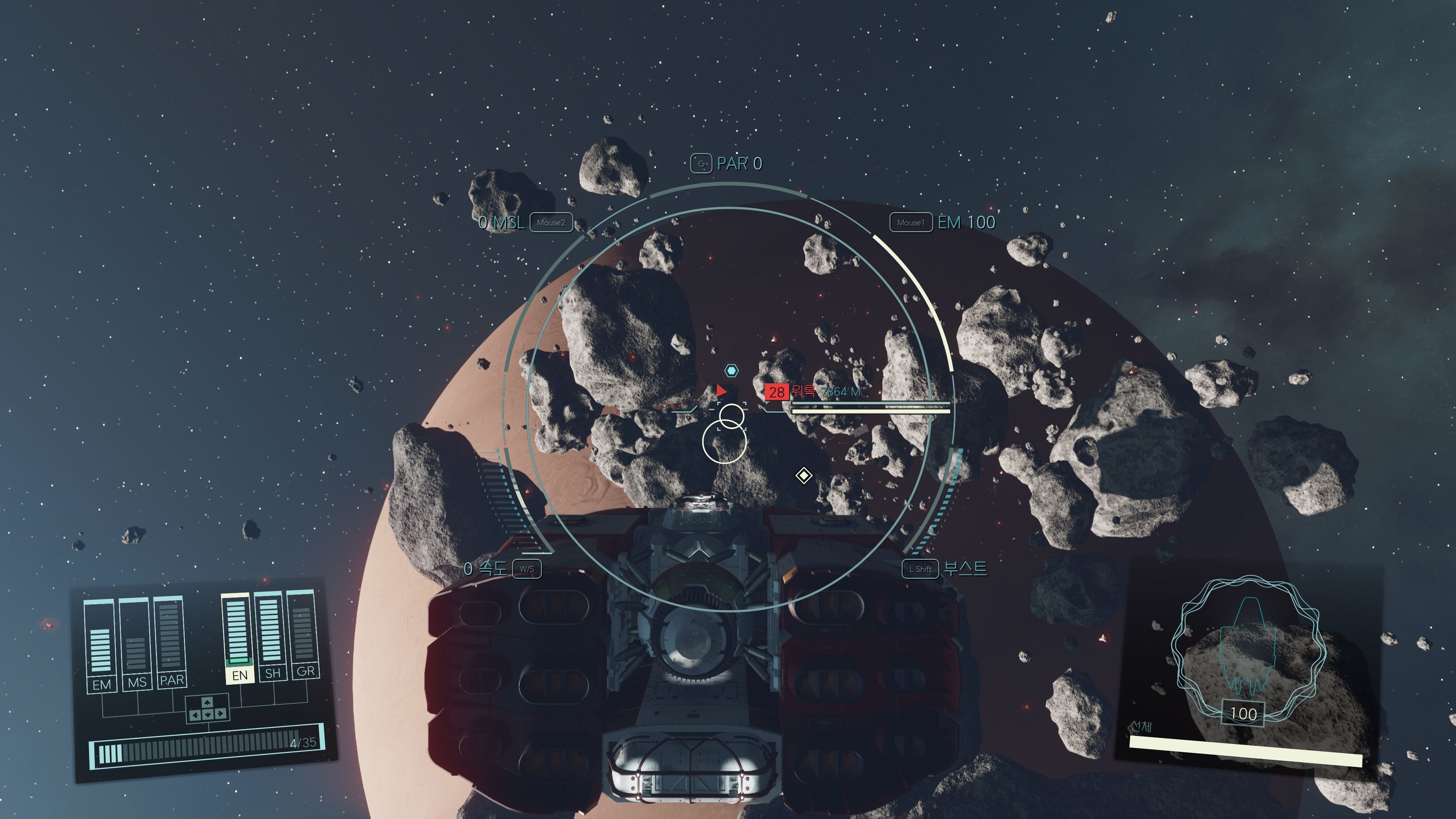Click the power allocation arrow pad icon
Image resolution: width=1456 pixels, height=819 pixels.
coord(207,709)
